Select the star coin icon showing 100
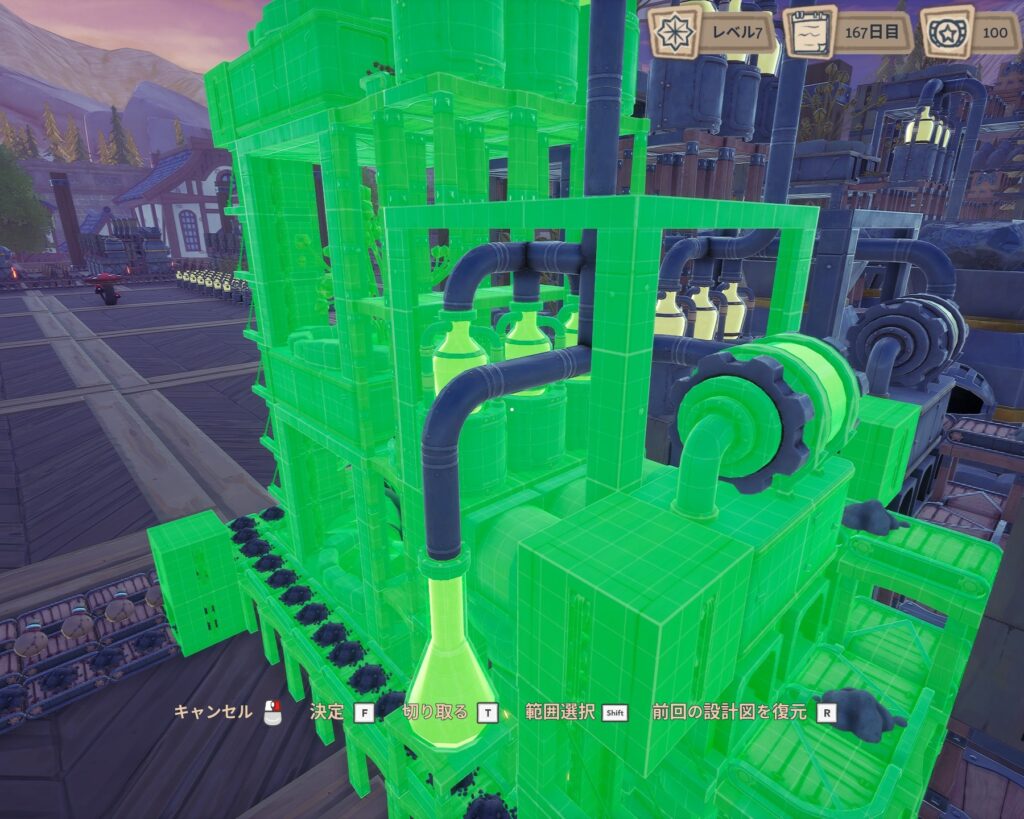 click(945, 33)
